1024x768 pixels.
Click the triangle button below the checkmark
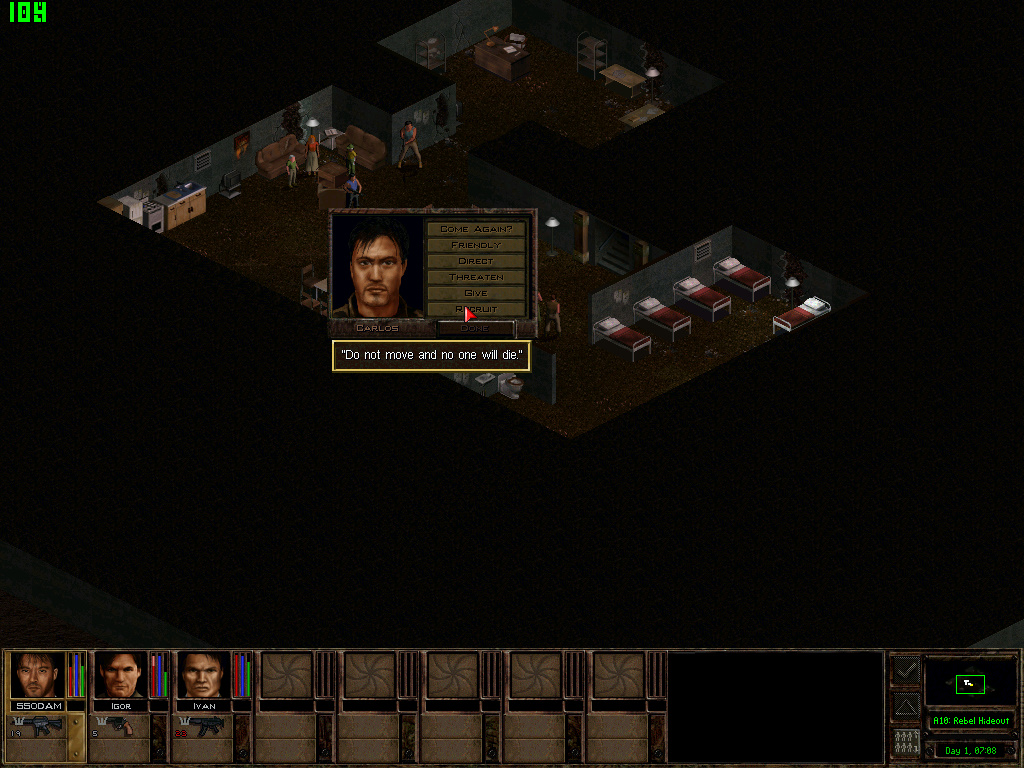pos(906,707)
